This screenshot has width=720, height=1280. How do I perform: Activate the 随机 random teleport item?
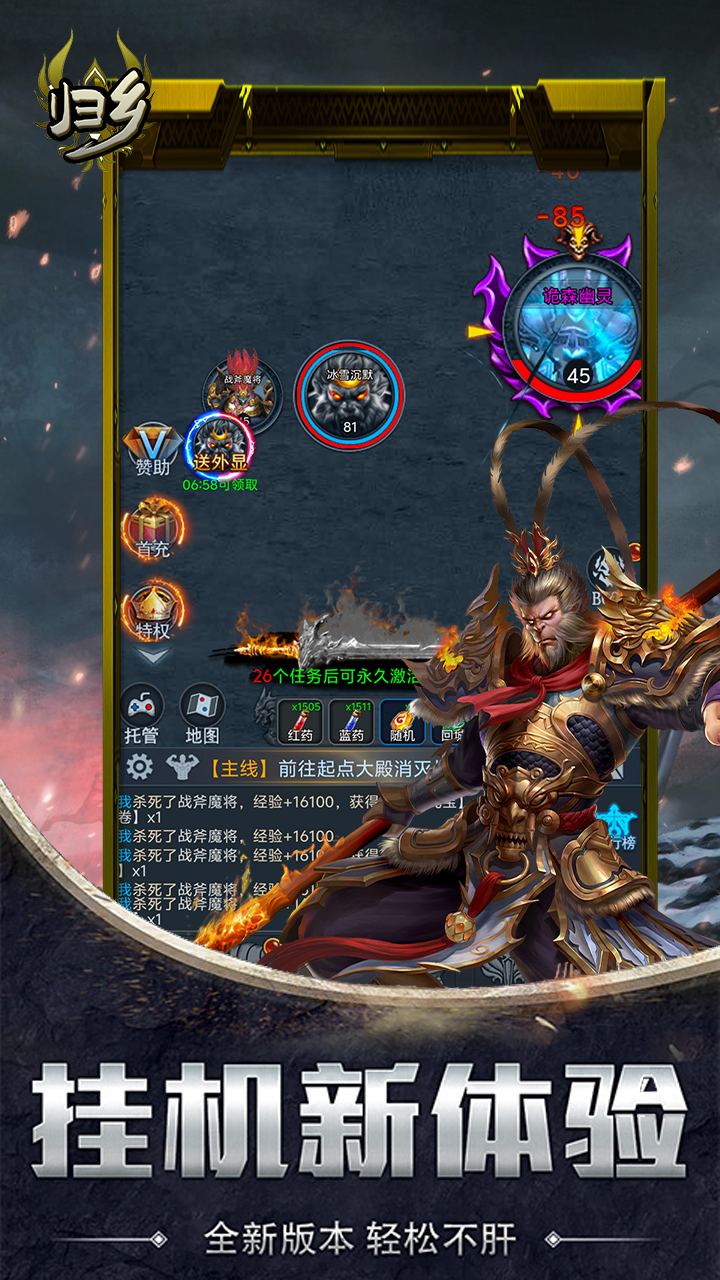pos(403,720)
